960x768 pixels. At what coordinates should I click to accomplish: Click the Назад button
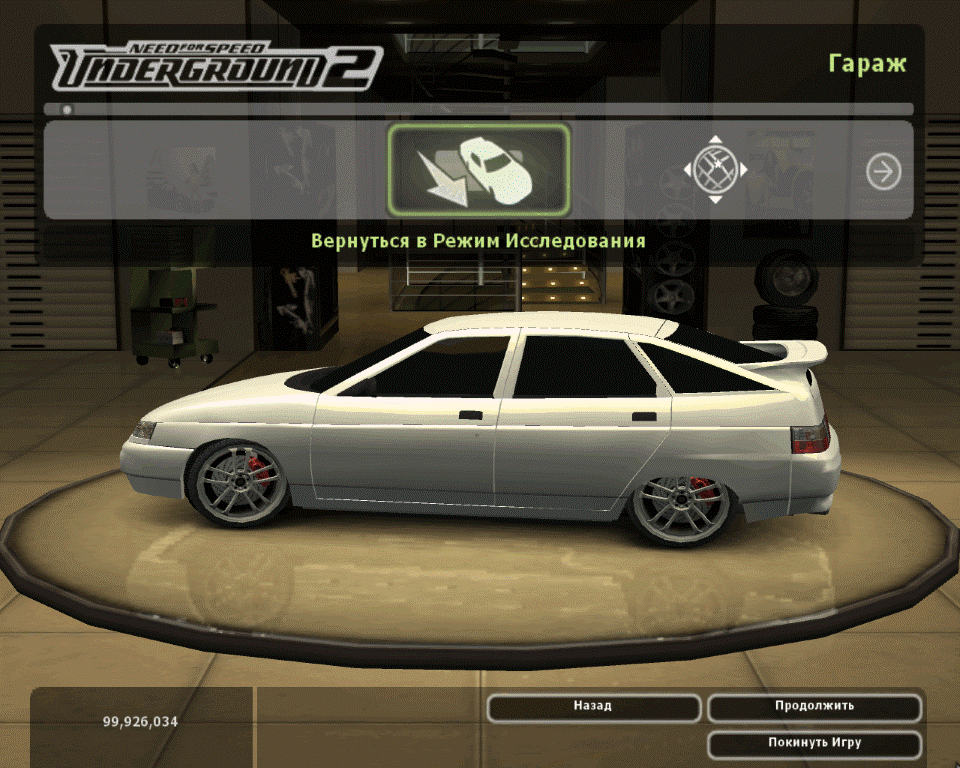click(593, 707)
